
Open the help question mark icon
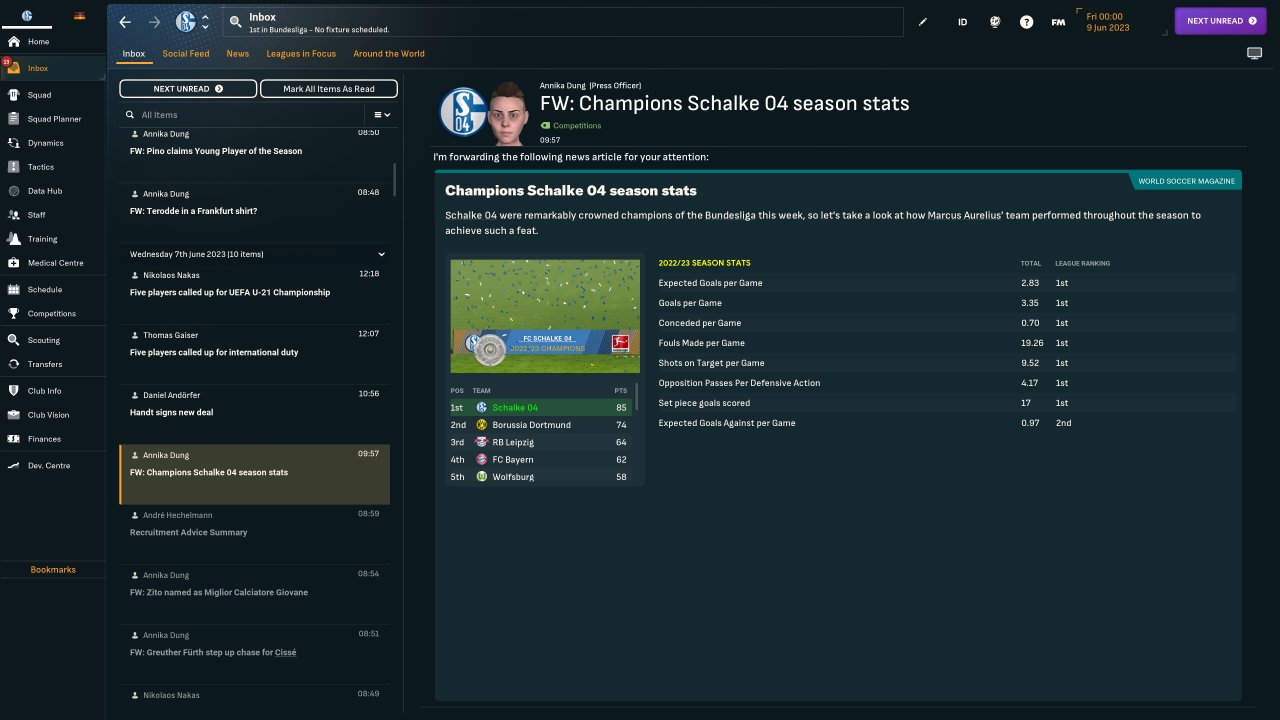click(1026, 22)
